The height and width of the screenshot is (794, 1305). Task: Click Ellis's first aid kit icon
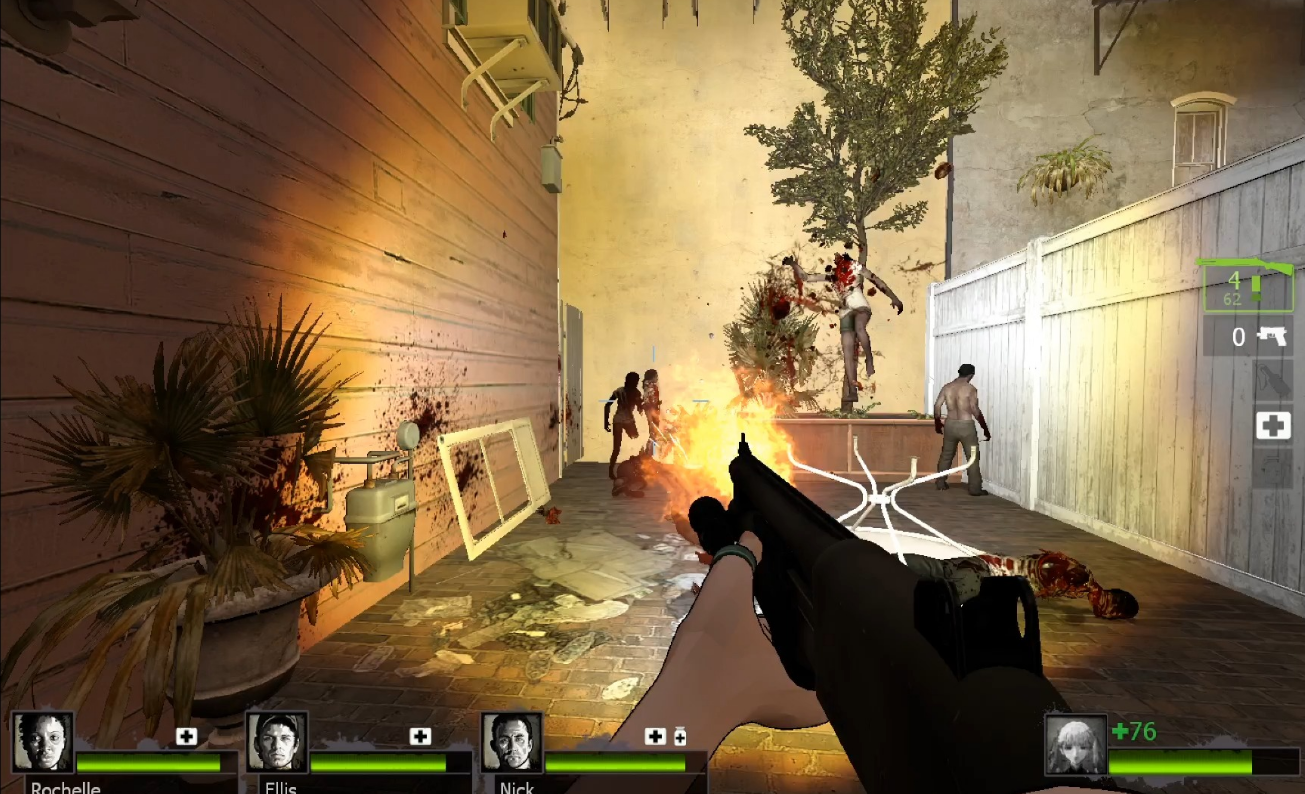pos(420,737)
